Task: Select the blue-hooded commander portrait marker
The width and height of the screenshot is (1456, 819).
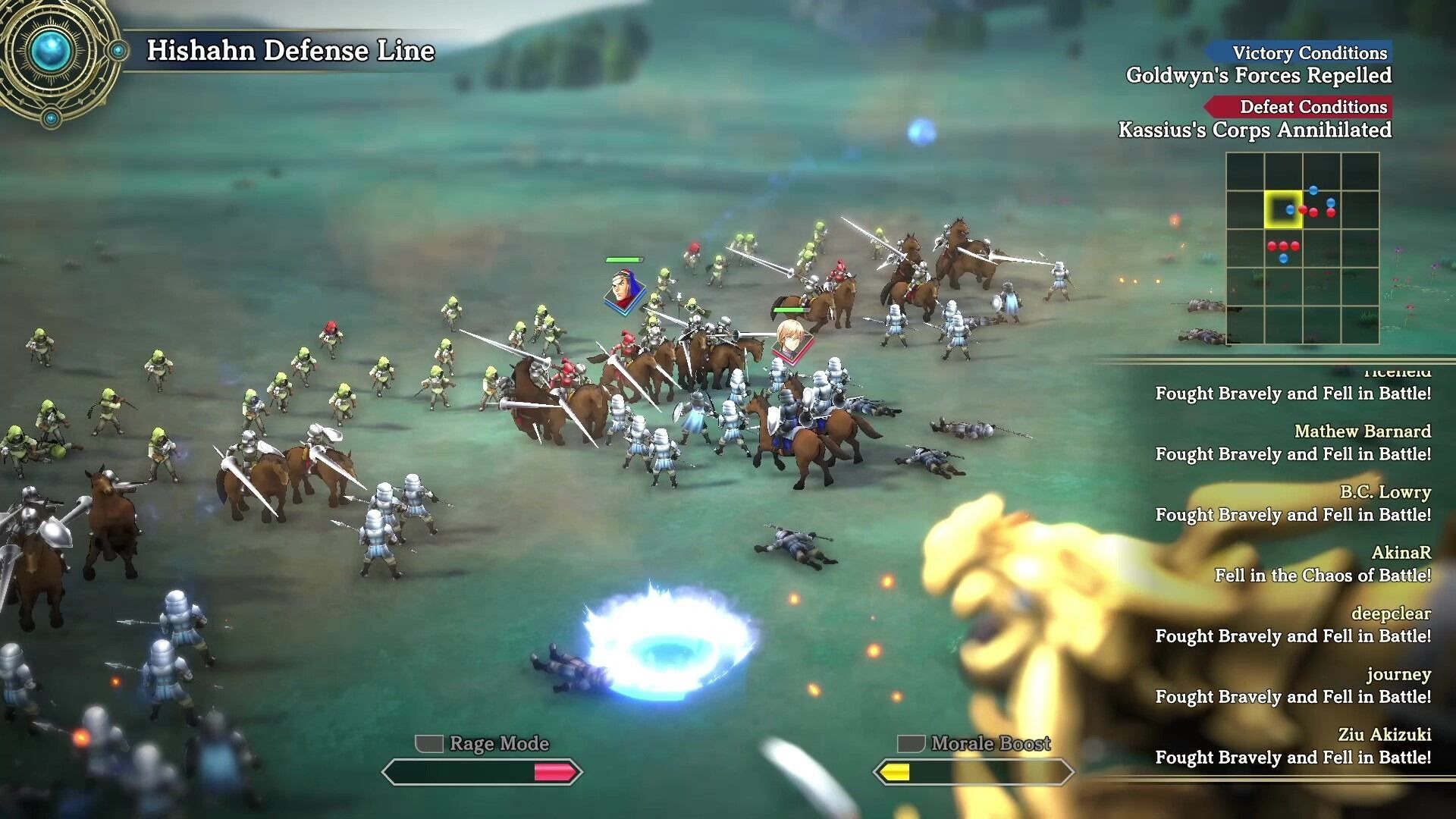Action: (x=623, y=291)
